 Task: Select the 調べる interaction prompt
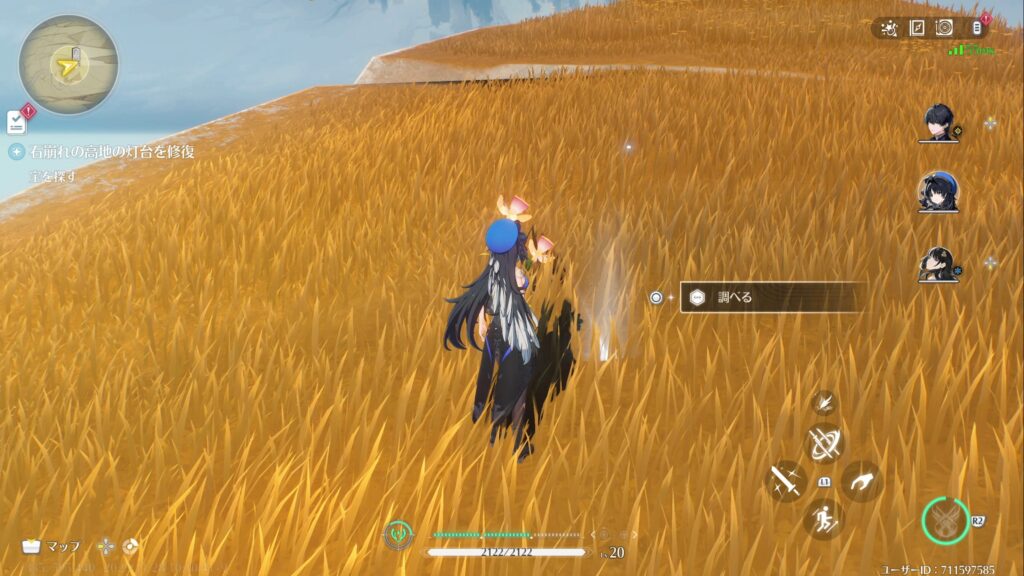(772, 297)
